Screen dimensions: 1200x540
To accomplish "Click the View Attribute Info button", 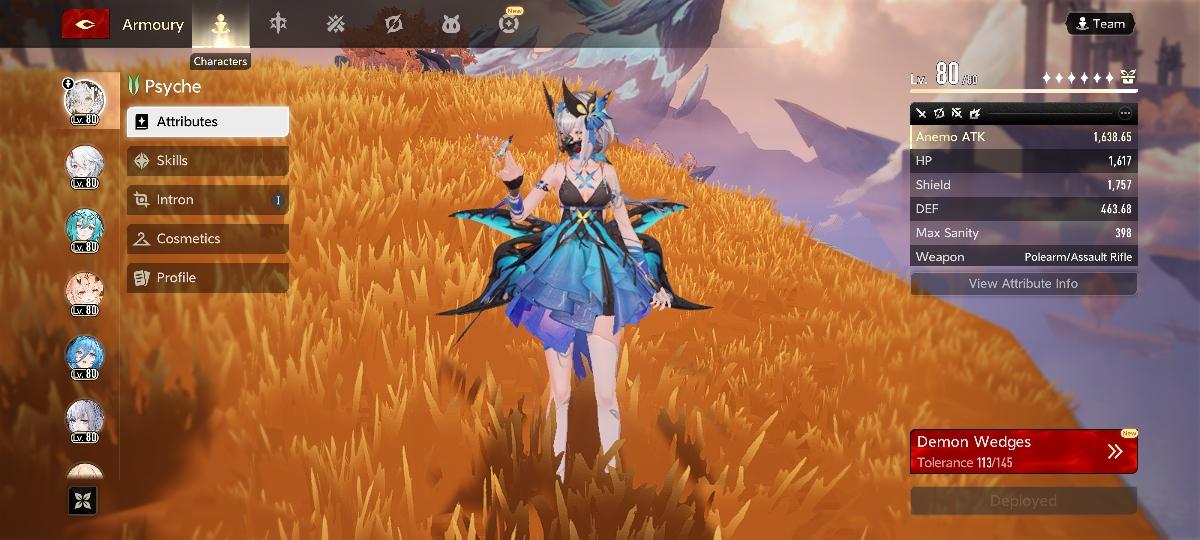I will tap(1023, 284).
